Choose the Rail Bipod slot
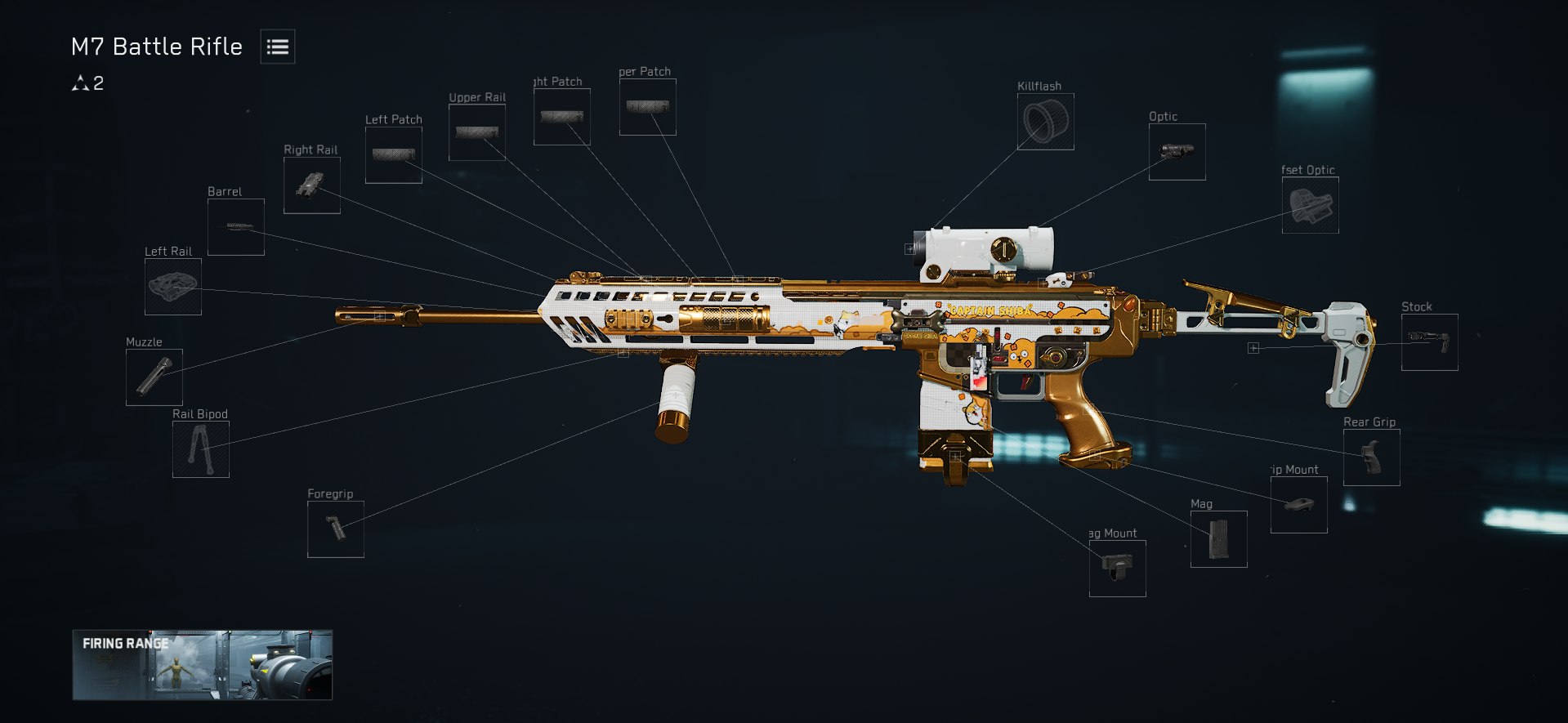Image resolution: width=1568 pixels, height=723 pixels. tap(201, 449)
